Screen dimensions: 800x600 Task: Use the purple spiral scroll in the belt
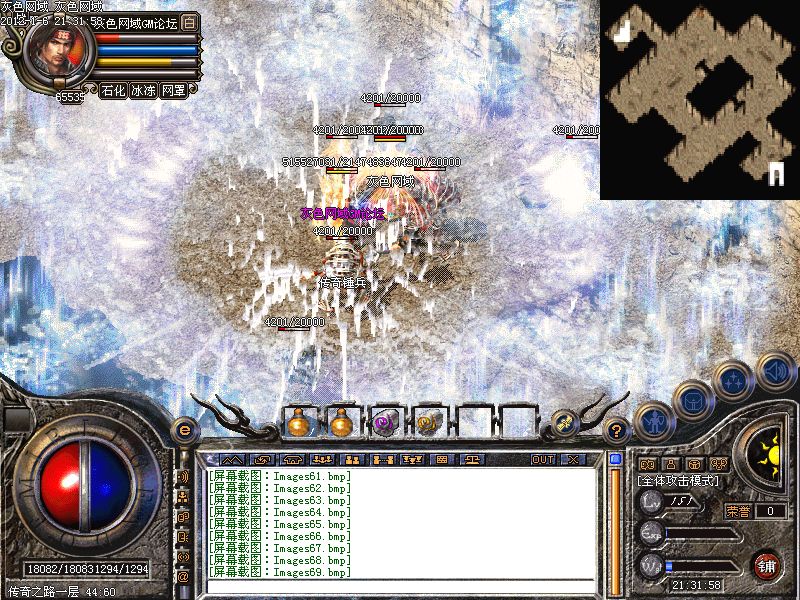tap(385, 424)
